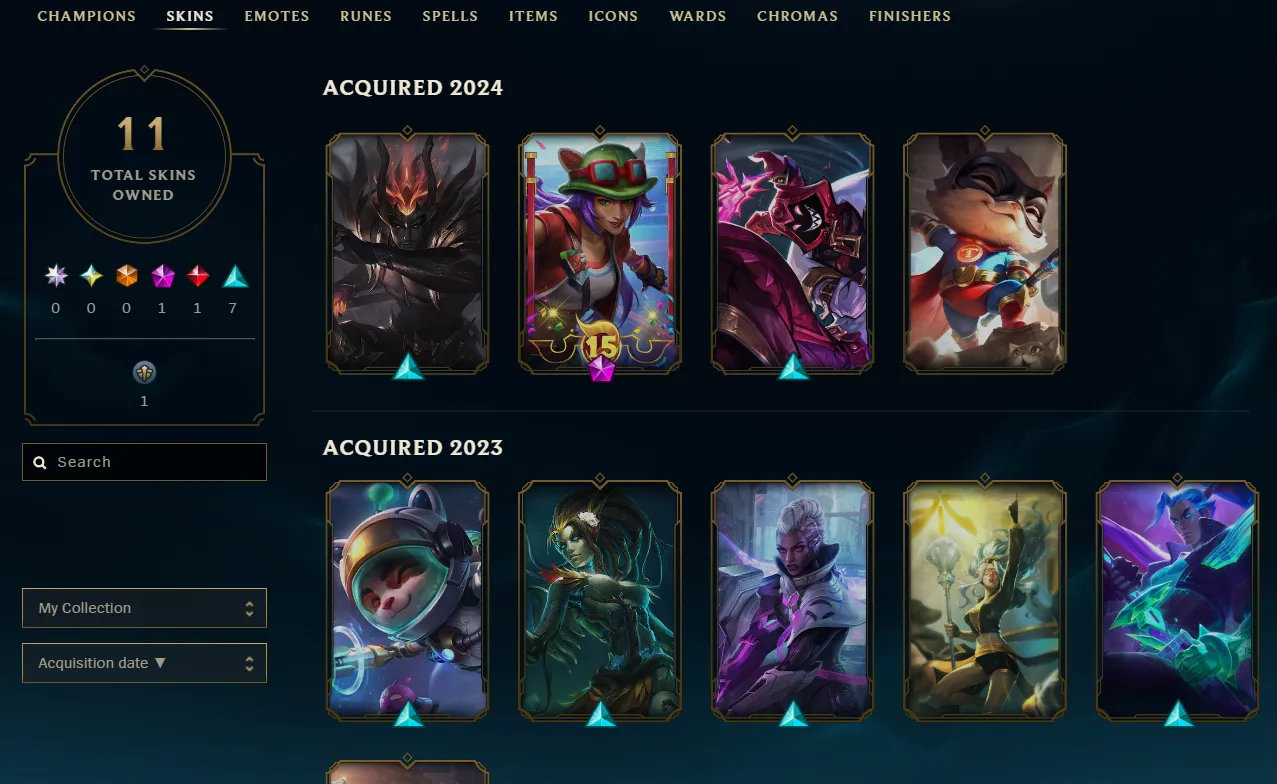Image resolution: width=1277 pixels, height=784 pixels.
Task: Select the dark spiky-crowned skin card
Action: (407, 250)
